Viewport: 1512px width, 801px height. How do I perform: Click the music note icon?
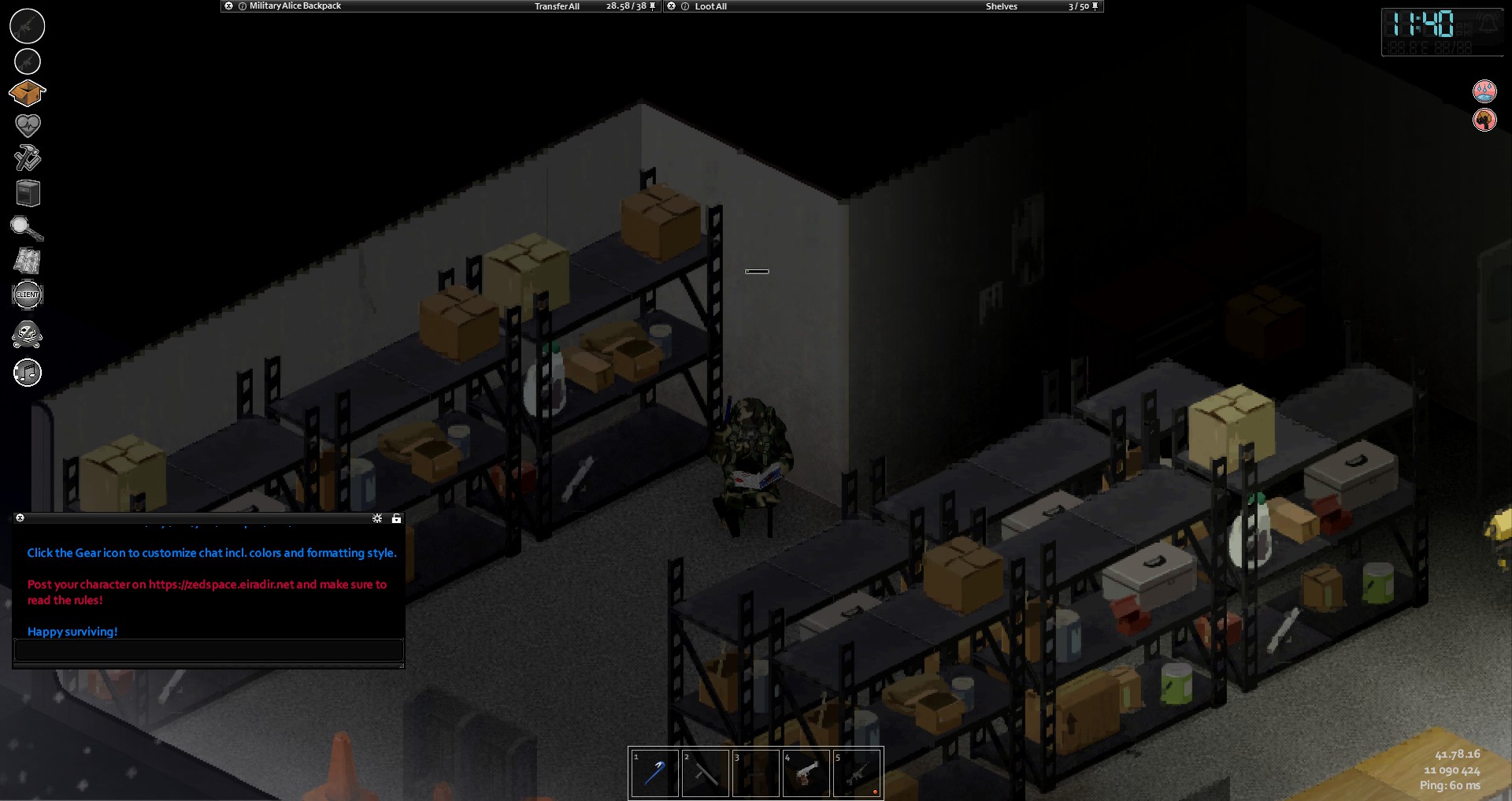28,373
